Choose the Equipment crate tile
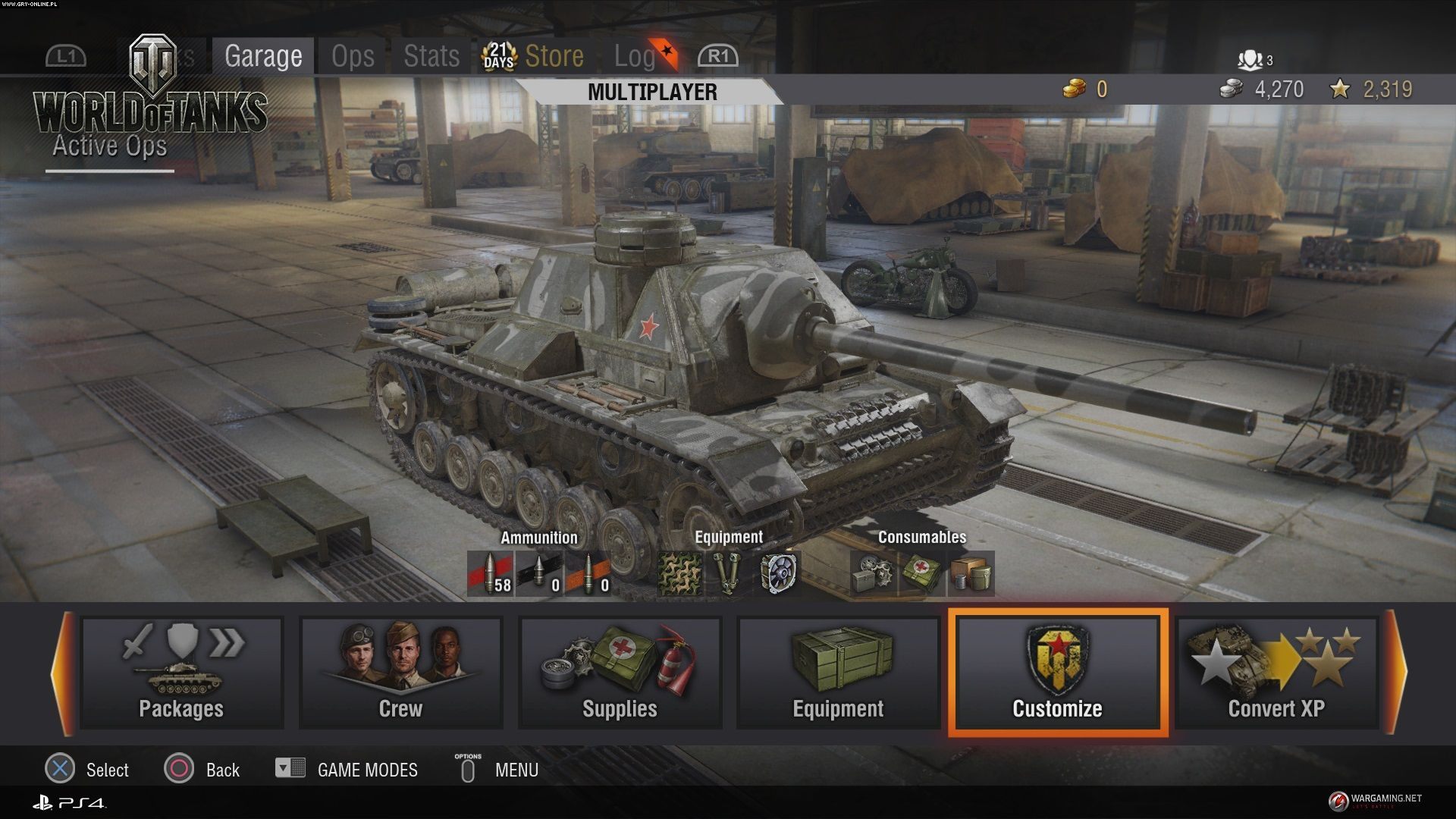The width and height of the screenshot is (1456, 819). click(x=838, y=673)
